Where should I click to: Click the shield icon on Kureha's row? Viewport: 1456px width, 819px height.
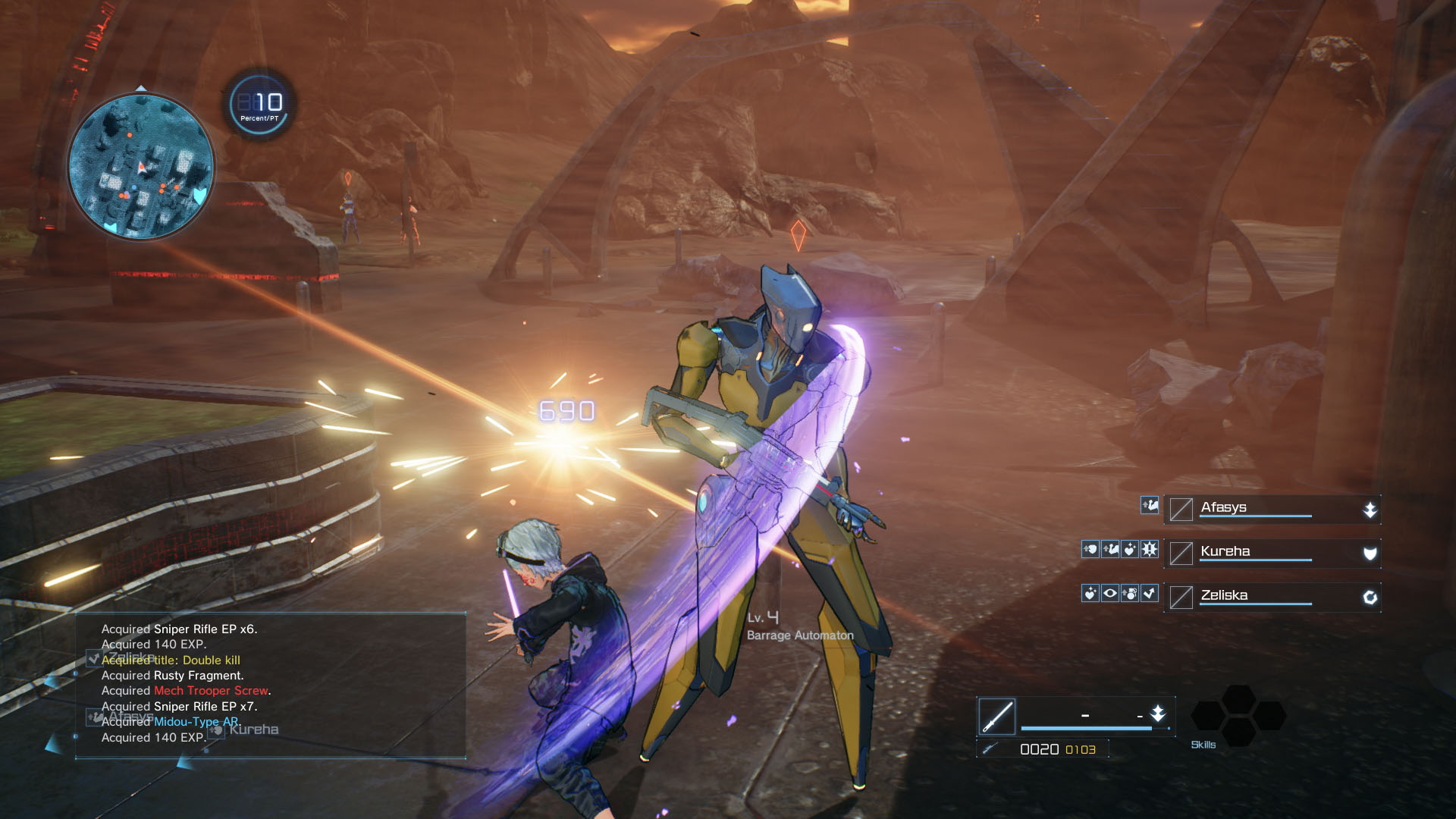click(x=1370, y=554)
